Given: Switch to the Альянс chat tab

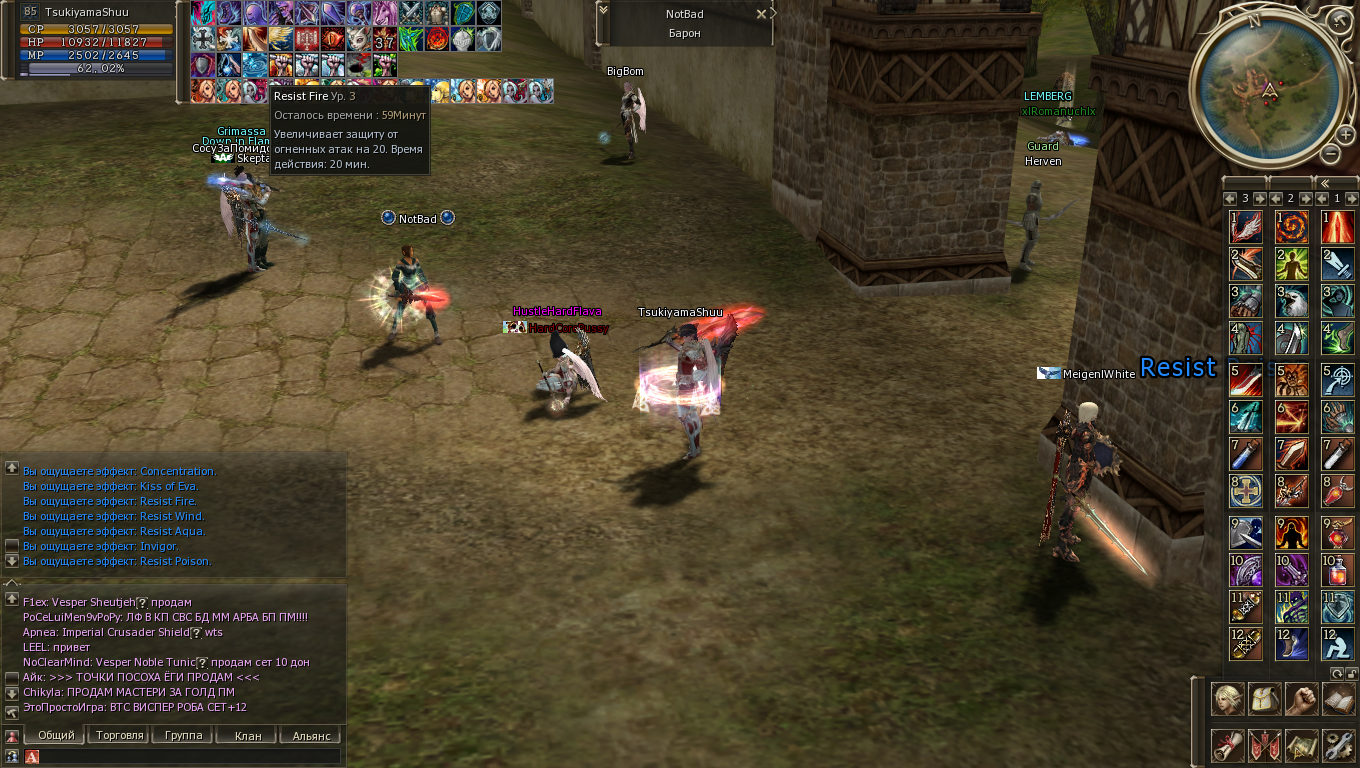Looking at the screenshot, I should tap(311, 735).
